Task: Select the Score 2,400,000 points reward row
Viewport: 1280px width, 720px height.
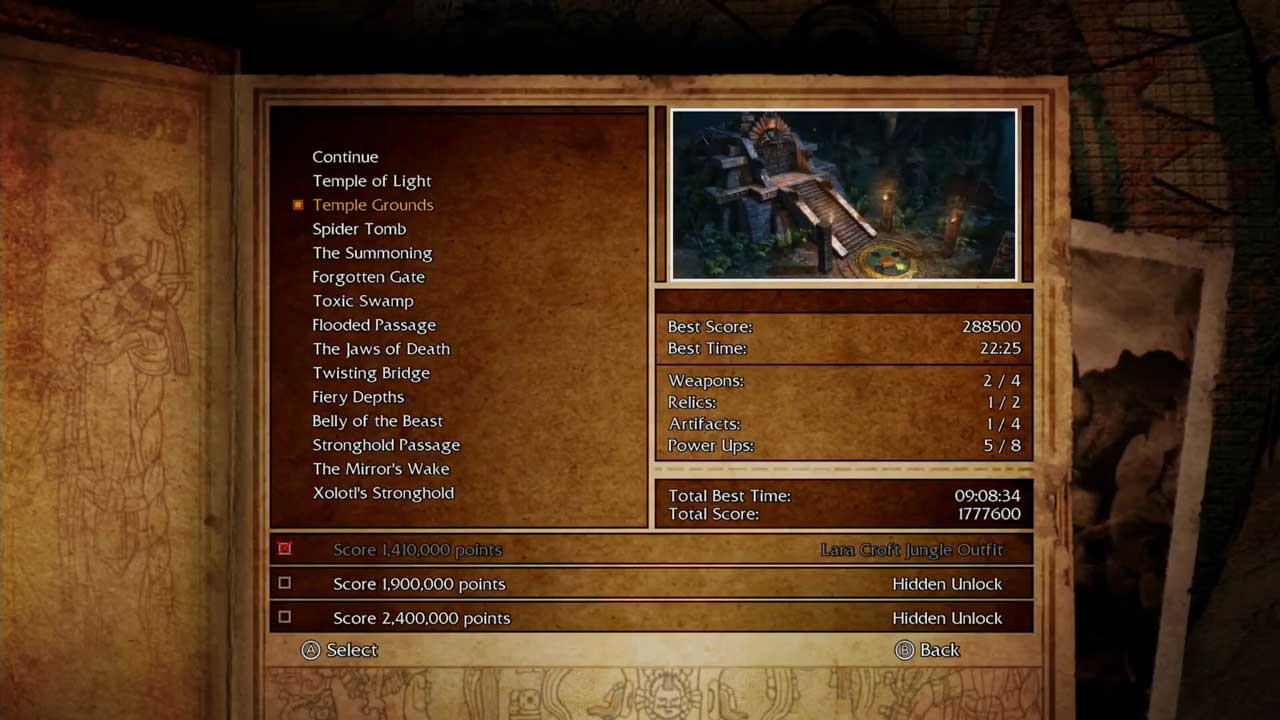Action: coord(650,618)
